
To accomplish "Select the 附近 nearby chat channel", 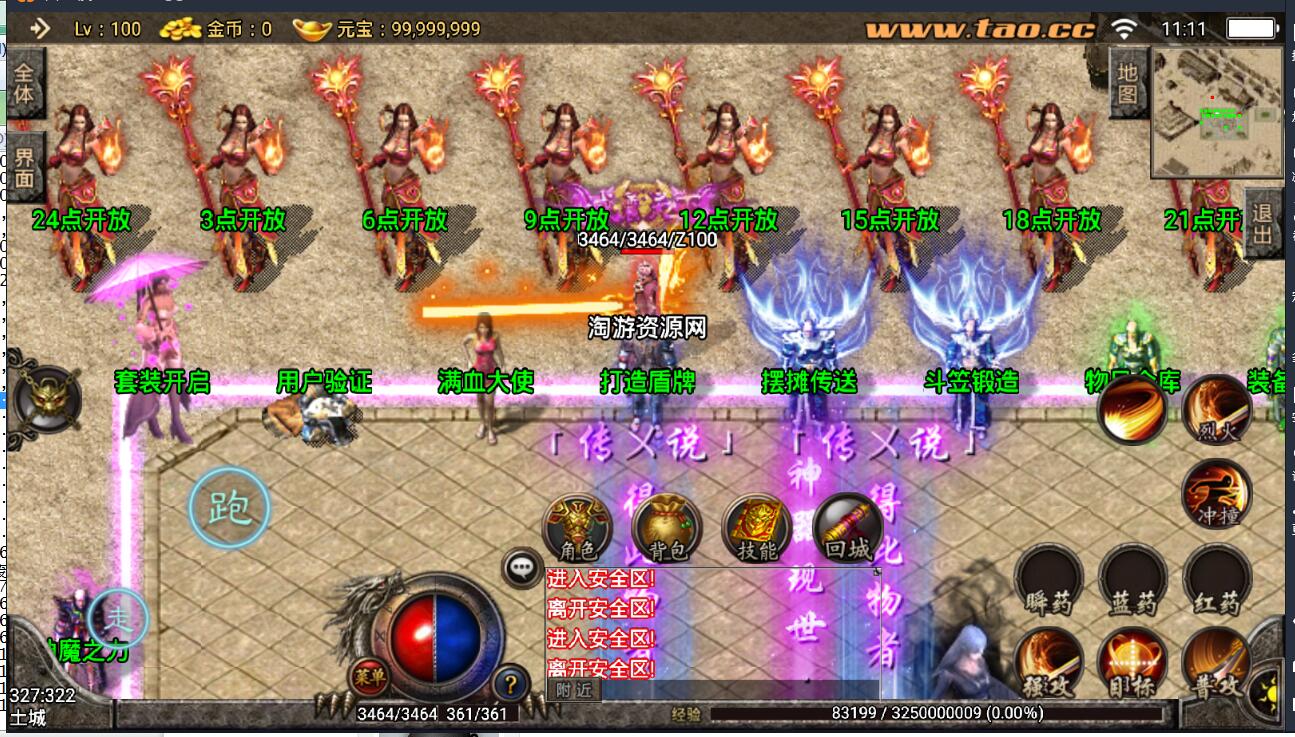I will (574, 690).
